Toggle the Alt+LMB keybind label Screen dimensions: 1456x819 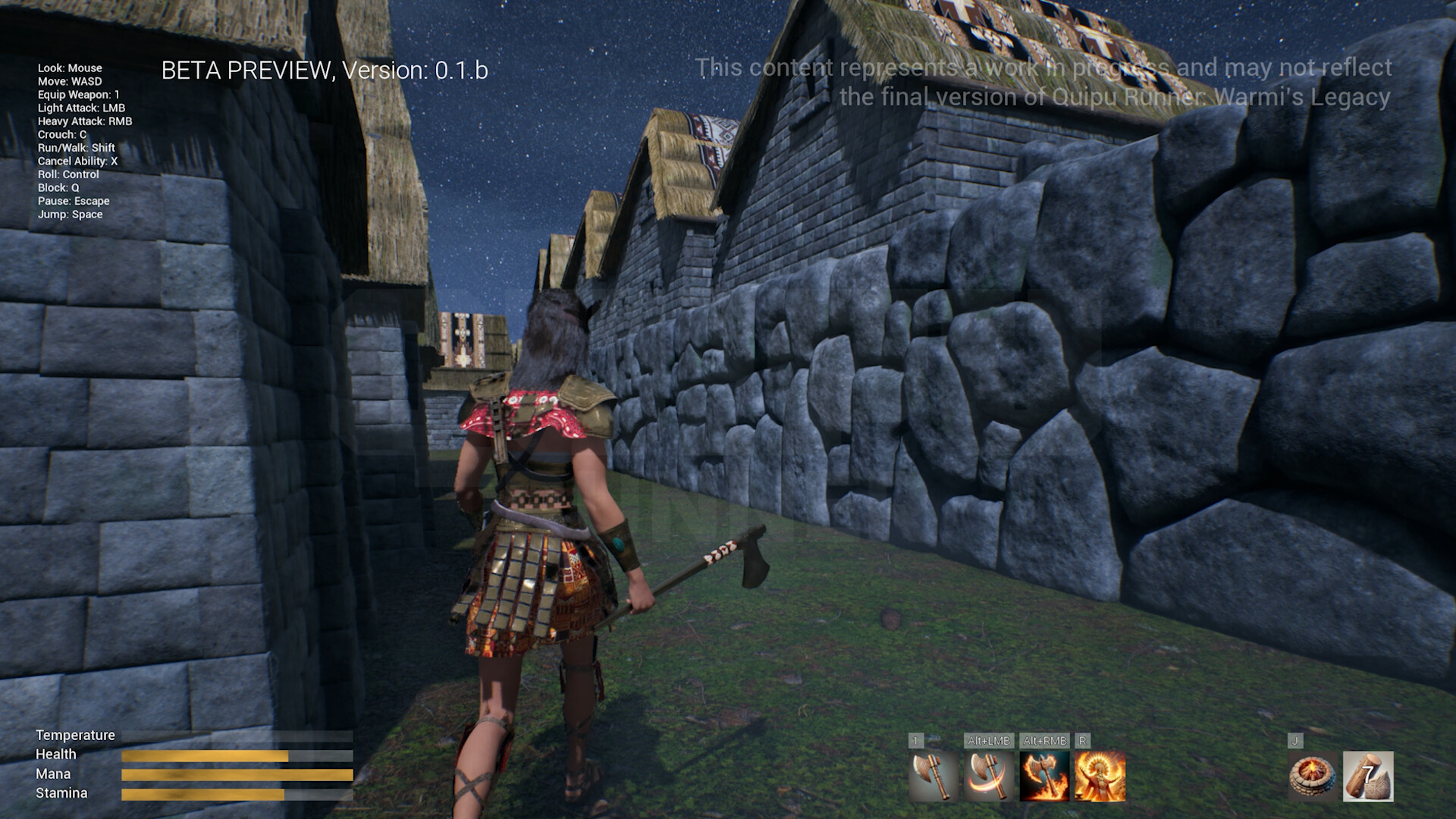990,742
